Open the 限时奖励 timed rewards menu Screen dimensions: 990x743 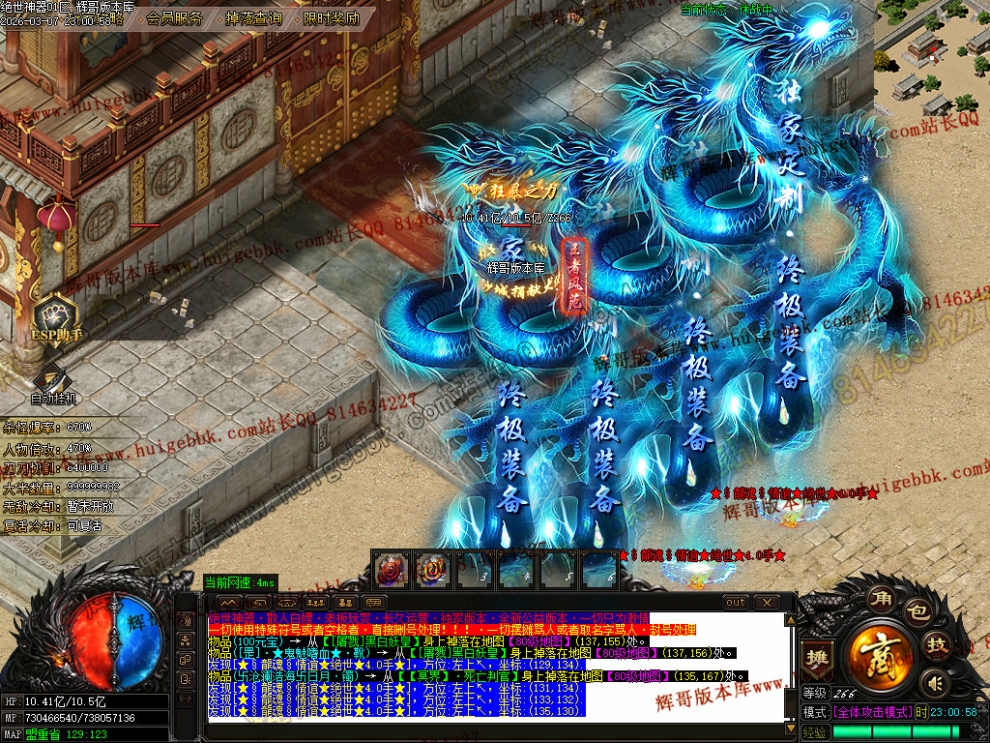331,18
